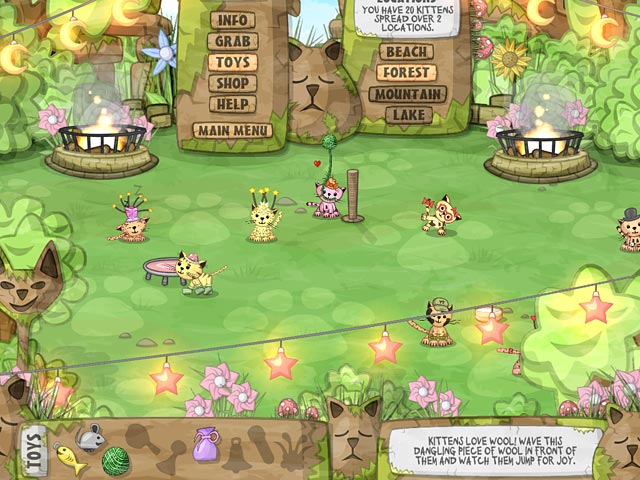This screenshot has height=480, width=640.
Task: Open the Info menu entry
Action: tap(232, 20)
